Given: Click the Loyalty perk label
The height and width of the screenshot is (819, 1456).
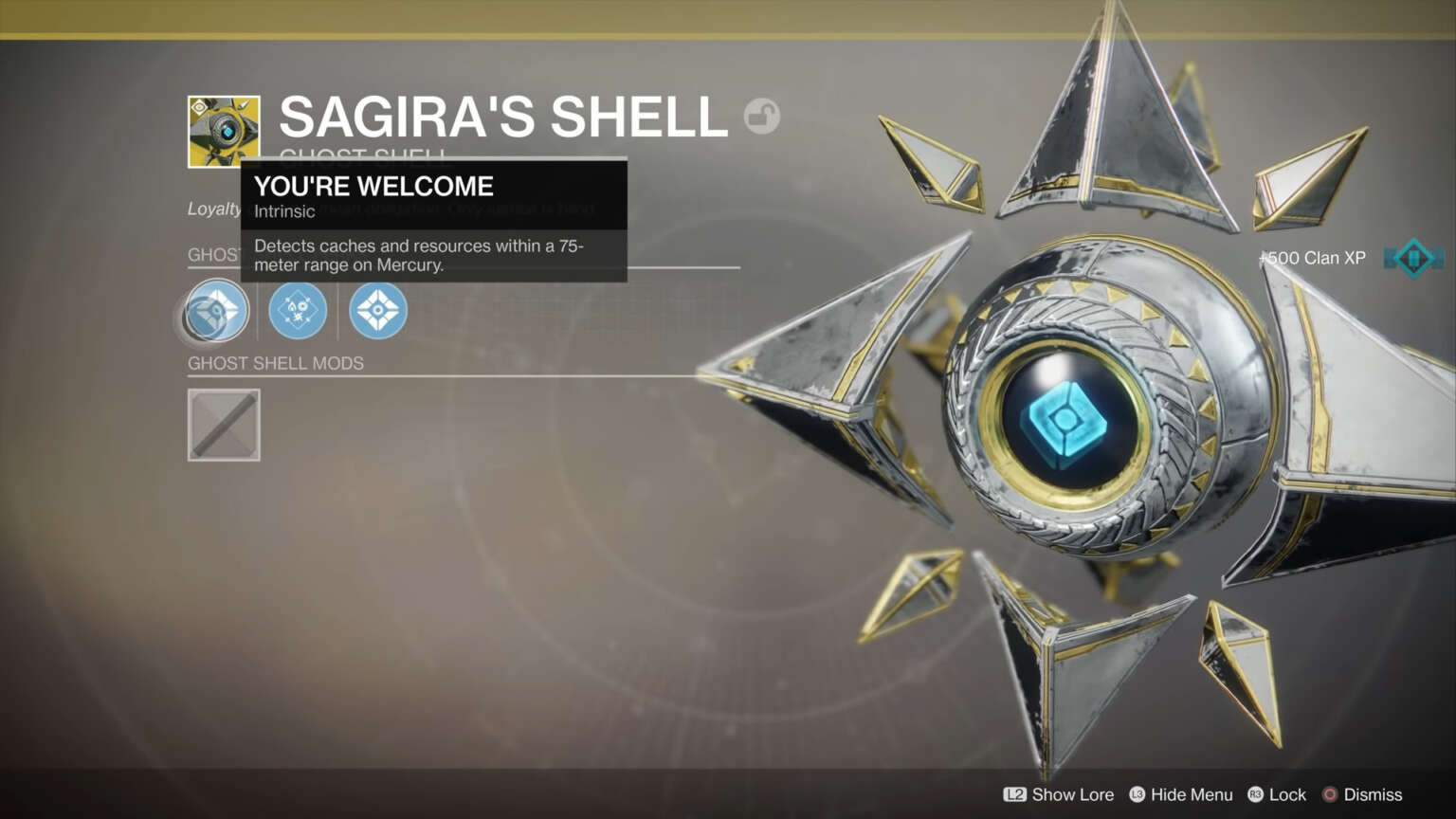Looking at the screenshot, I should [212, 209].
